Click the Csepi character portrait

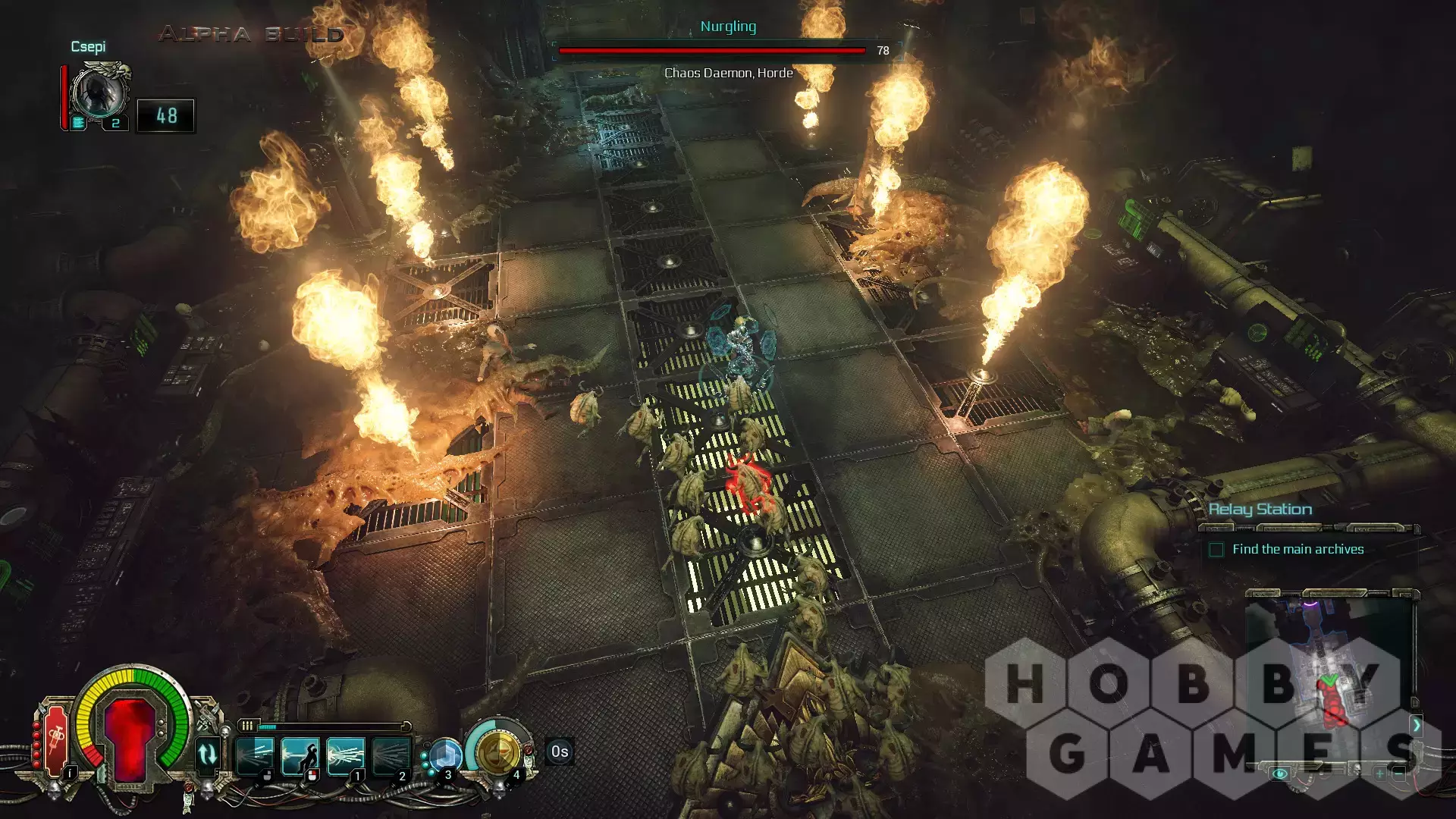[99, 93]
